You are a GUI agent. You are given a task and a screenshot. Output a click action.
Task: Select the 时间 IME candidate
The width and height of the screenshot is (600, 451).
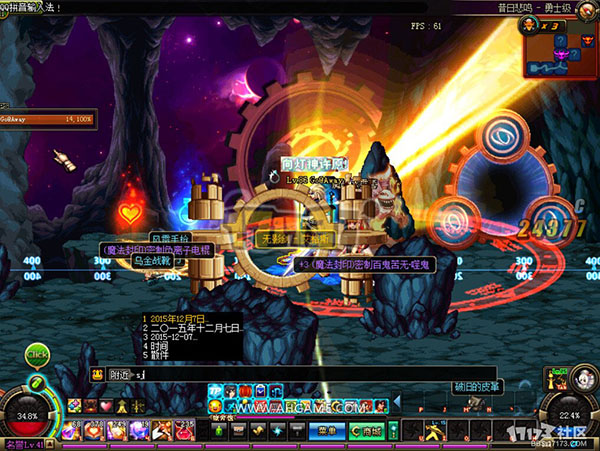point(159,345)
